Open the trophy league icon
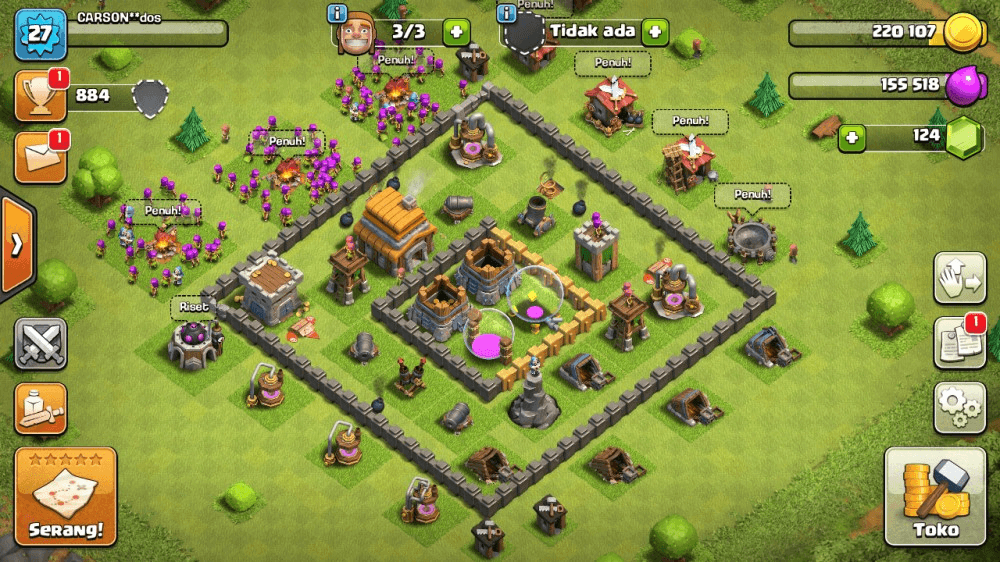1000x562 pixels. point(40,97)
